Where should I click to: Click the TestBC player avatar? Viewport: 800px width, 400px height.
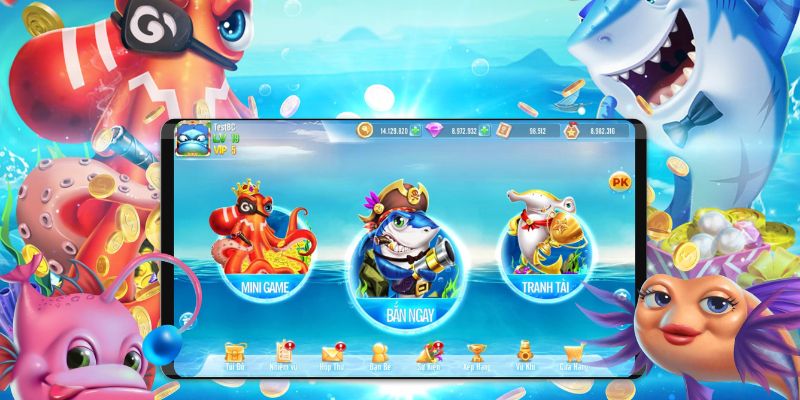(190, 143)
